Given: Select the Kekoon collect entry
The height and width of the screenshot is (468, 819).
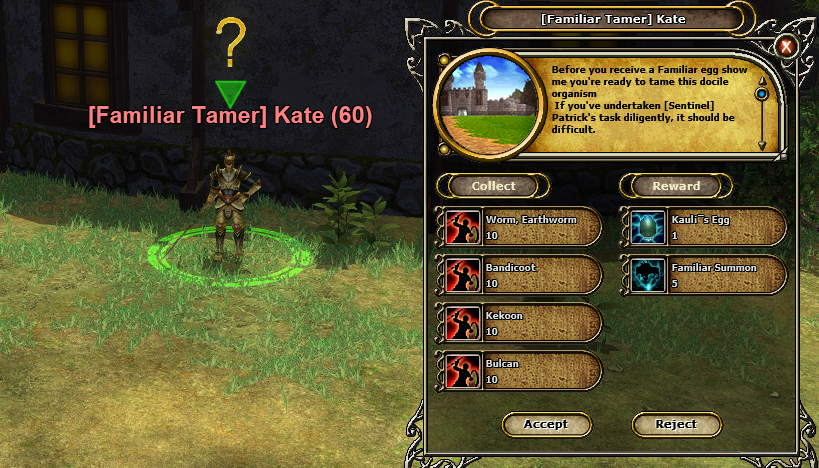Looking at the screenshot, I should tap(519, 322).
